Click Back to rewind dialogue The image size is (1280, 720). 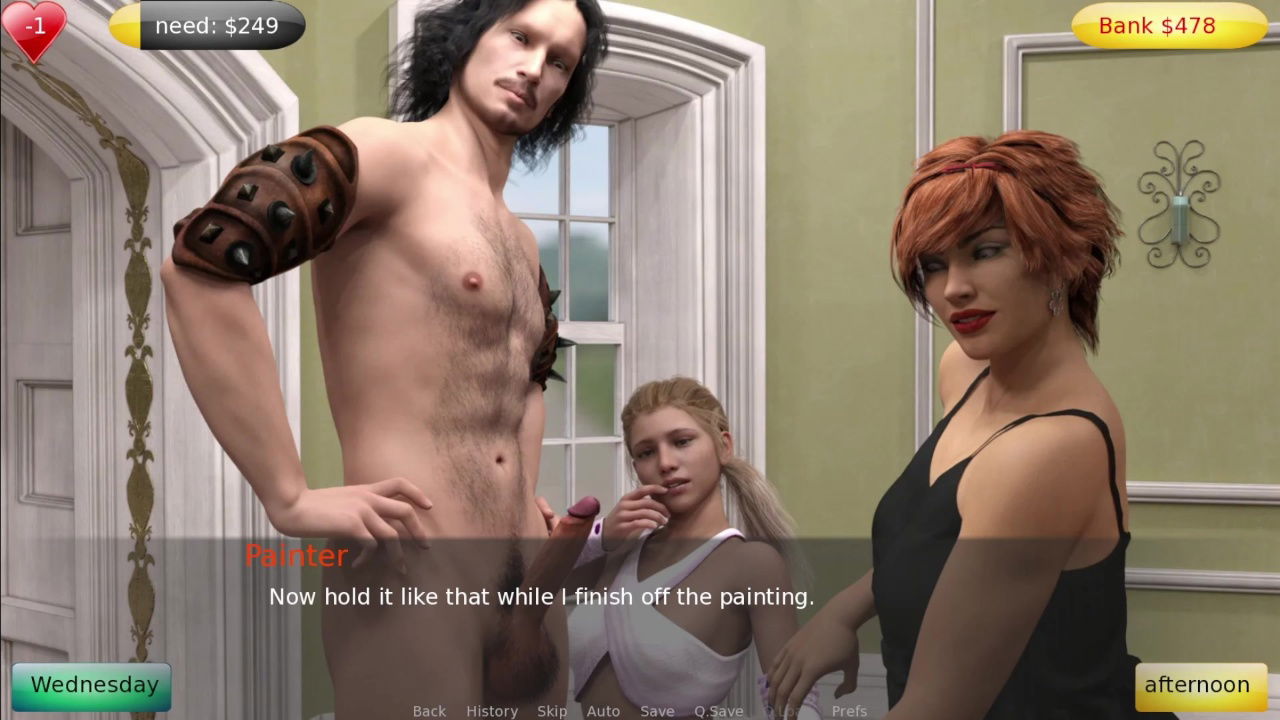coord(428,711)
